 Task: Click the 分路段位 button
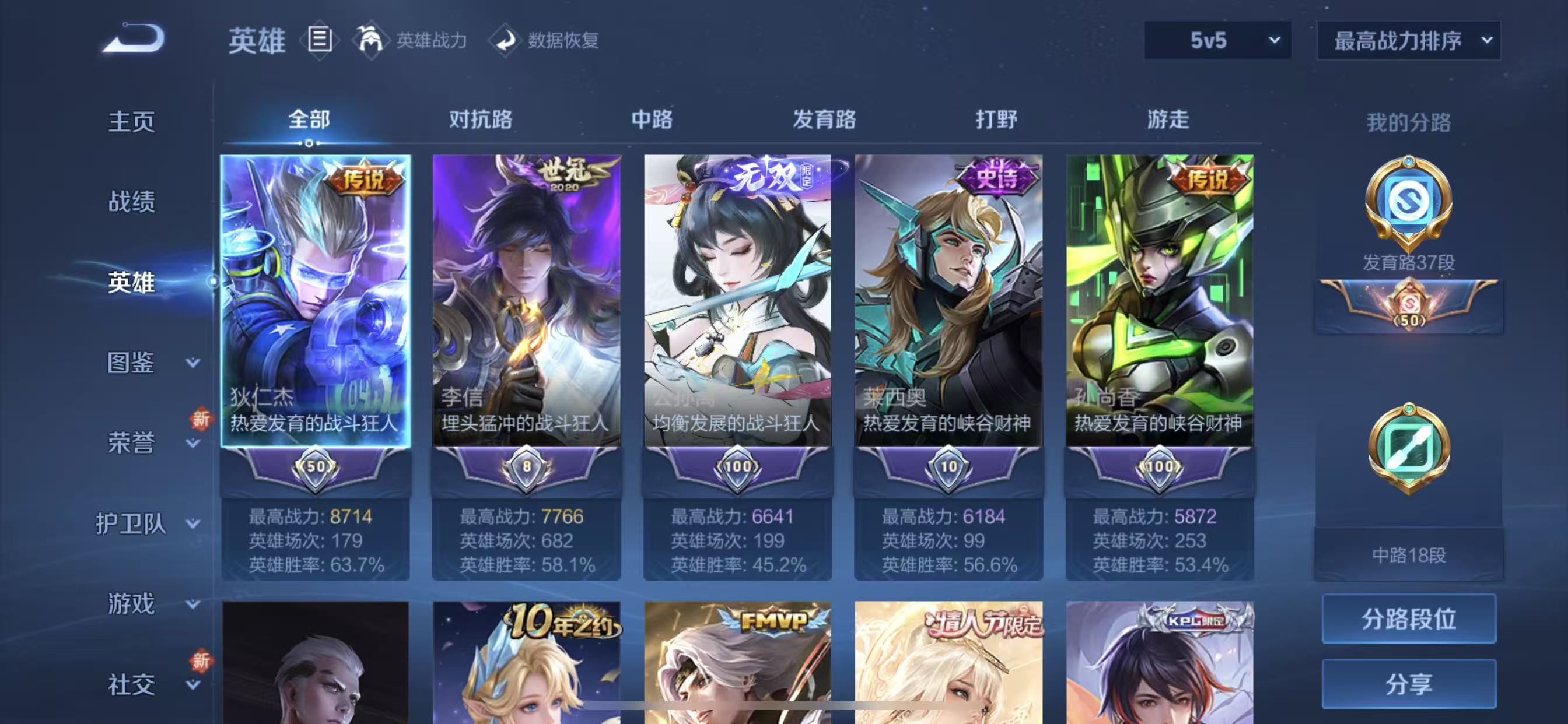[x=1409, y=618]
